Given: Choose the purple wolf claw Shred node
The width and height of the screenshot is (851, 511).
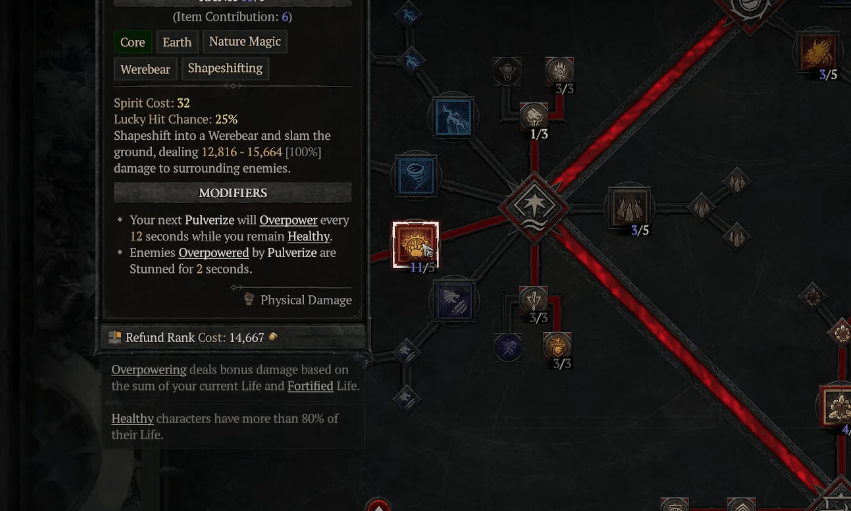Looking at the screenshot, I should click(x=453, y=301).
